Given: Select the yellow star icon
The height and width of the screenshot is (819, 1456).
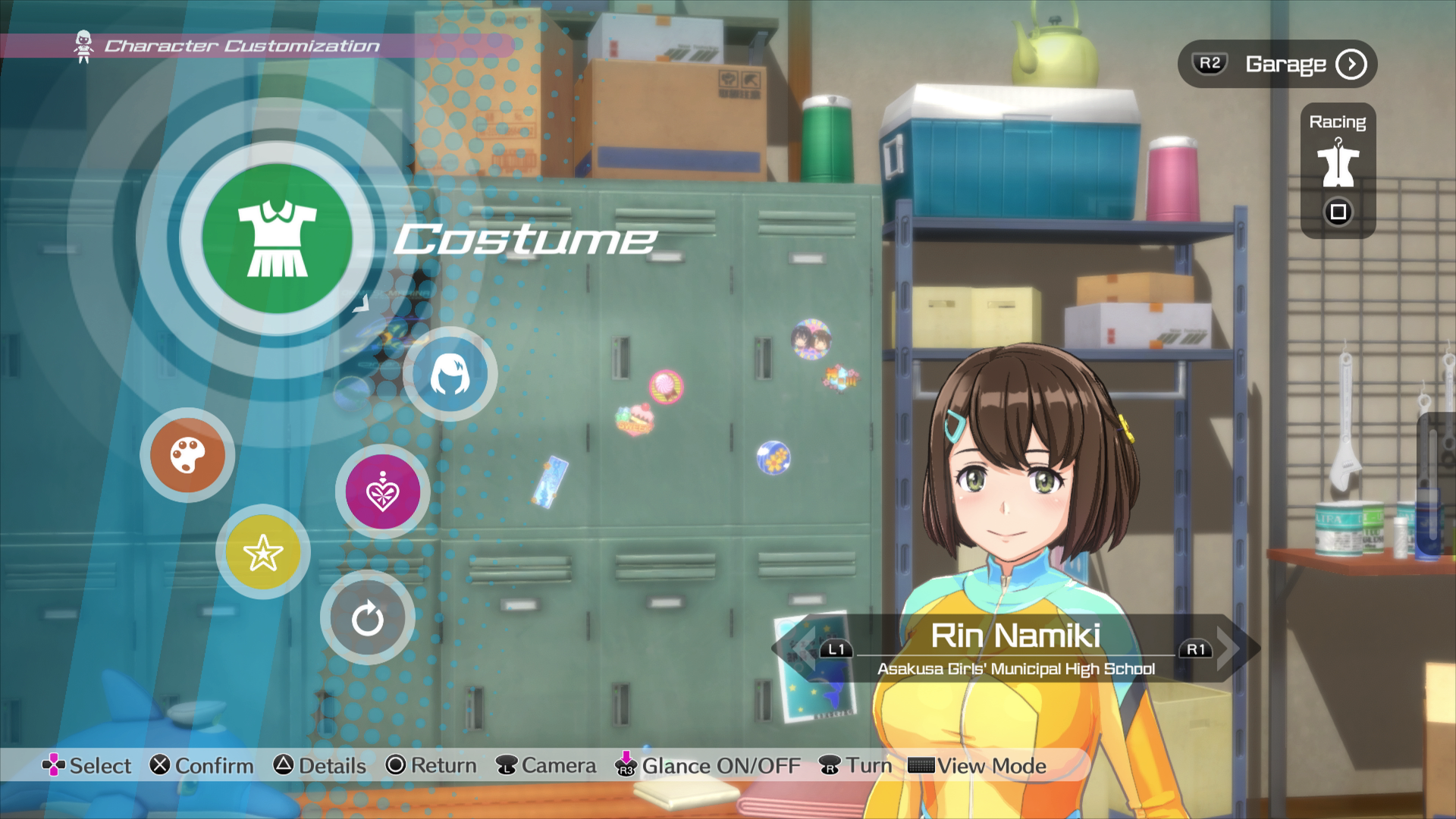Looking at the screenshot, I should tap(262, 552).
